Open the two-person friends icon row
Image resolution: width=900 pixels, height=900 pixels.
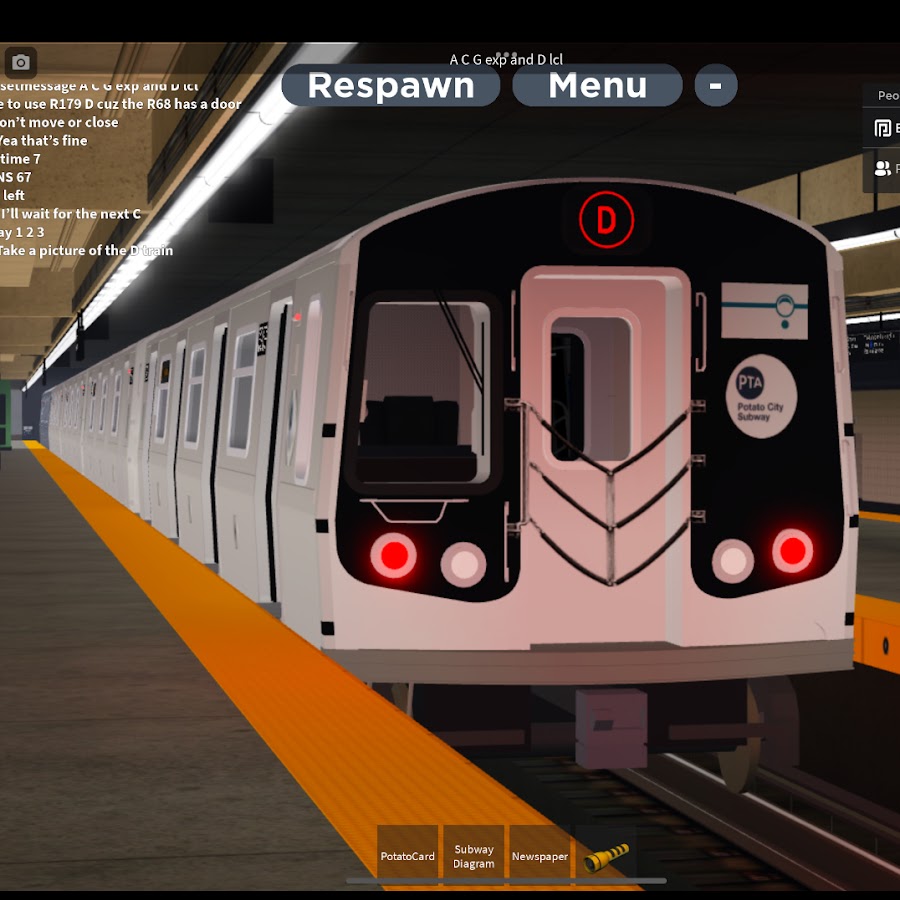883,169
